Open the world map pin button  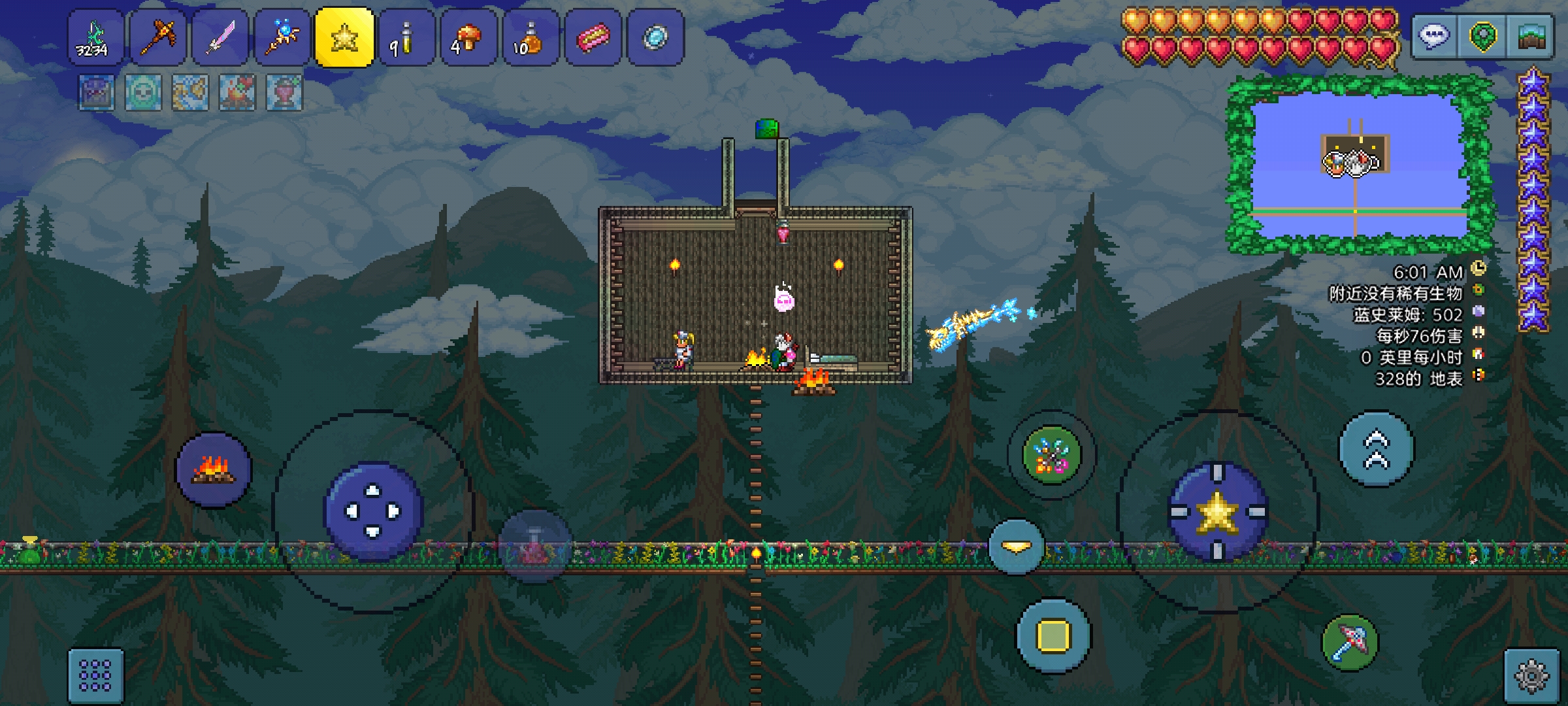(x=1482, y=37)
